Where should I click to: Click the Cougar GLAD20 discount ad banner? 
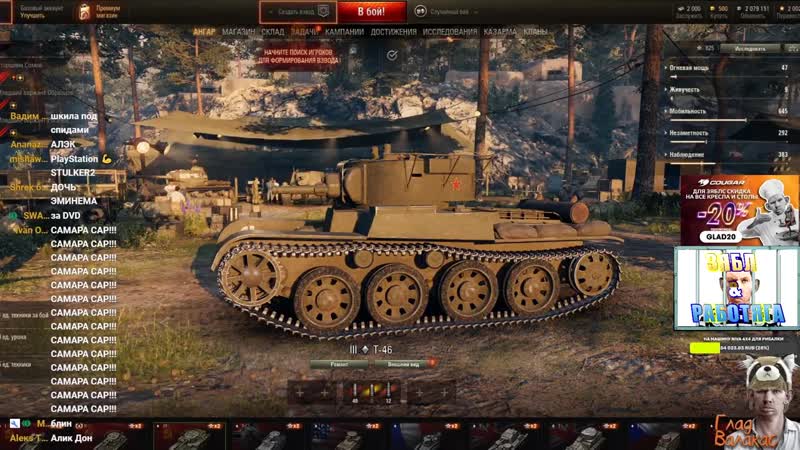(x=739, y=209)
